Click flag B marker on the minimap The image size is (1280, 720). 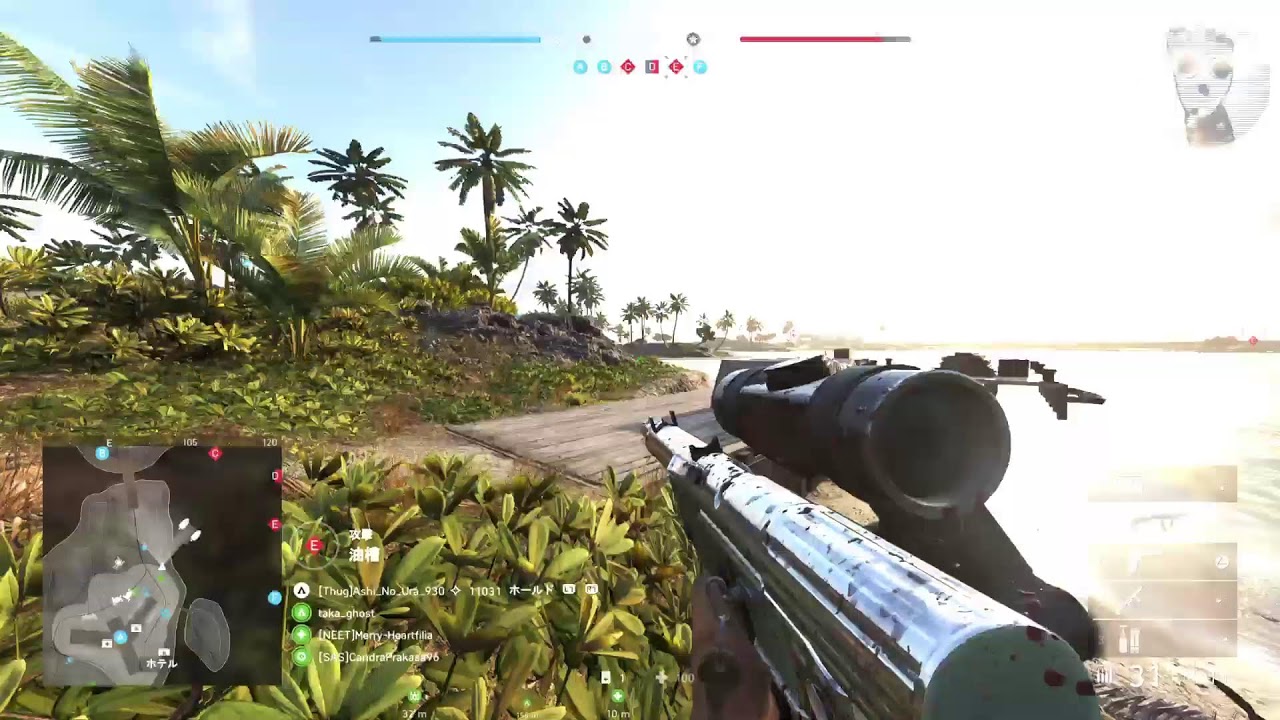click(102, 453)
